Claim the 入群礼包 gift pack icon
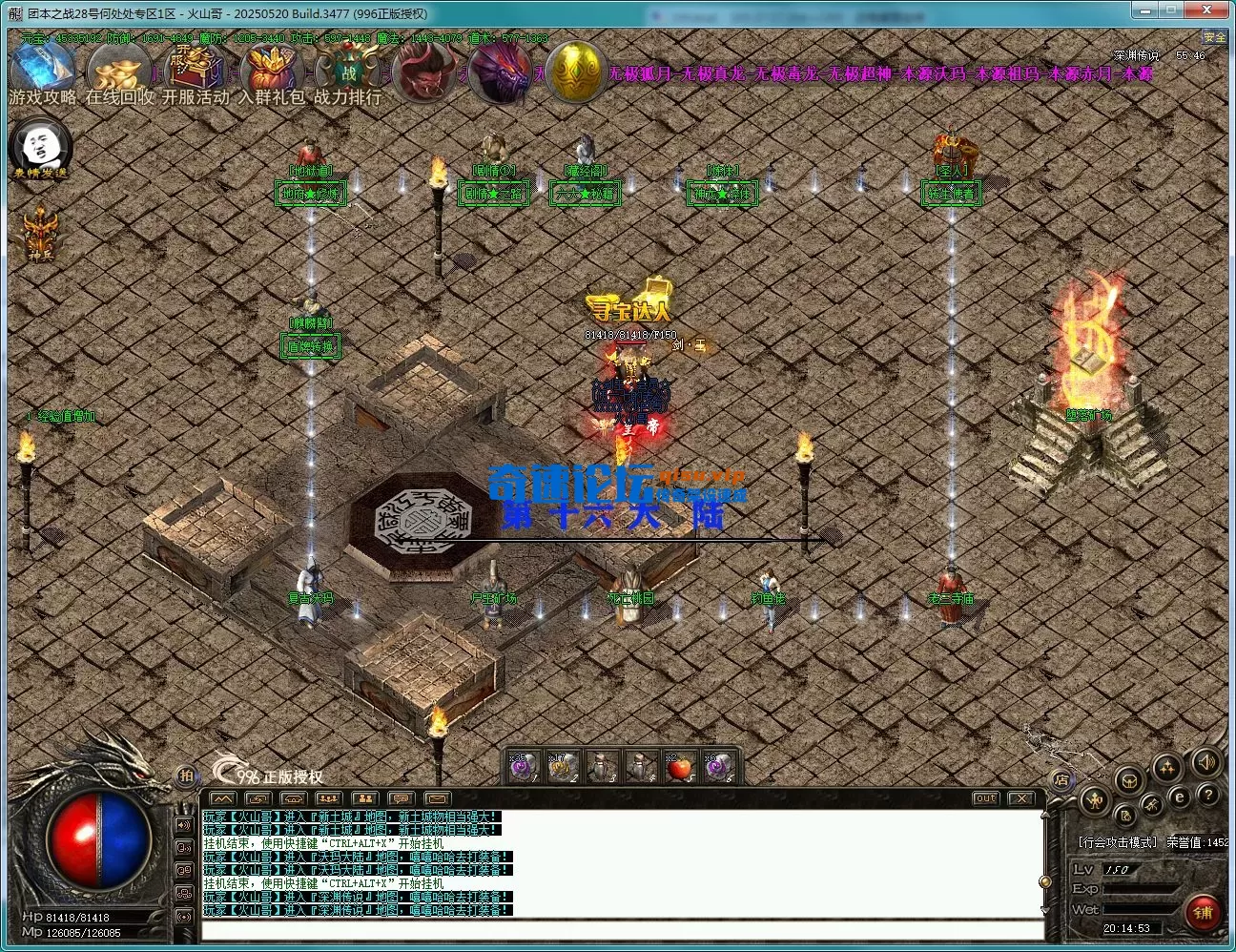This screenshot has width=1236, height=952. [271, 67]
